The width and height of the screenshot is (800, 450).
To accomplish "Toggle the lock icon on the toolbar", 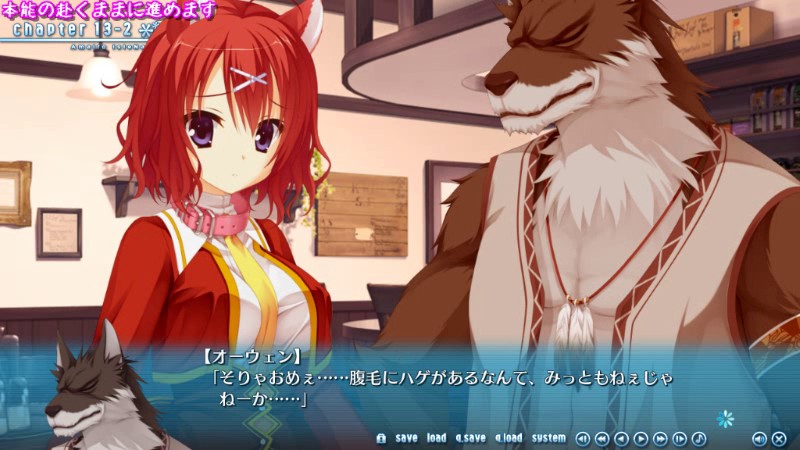I will click(380, 438).
